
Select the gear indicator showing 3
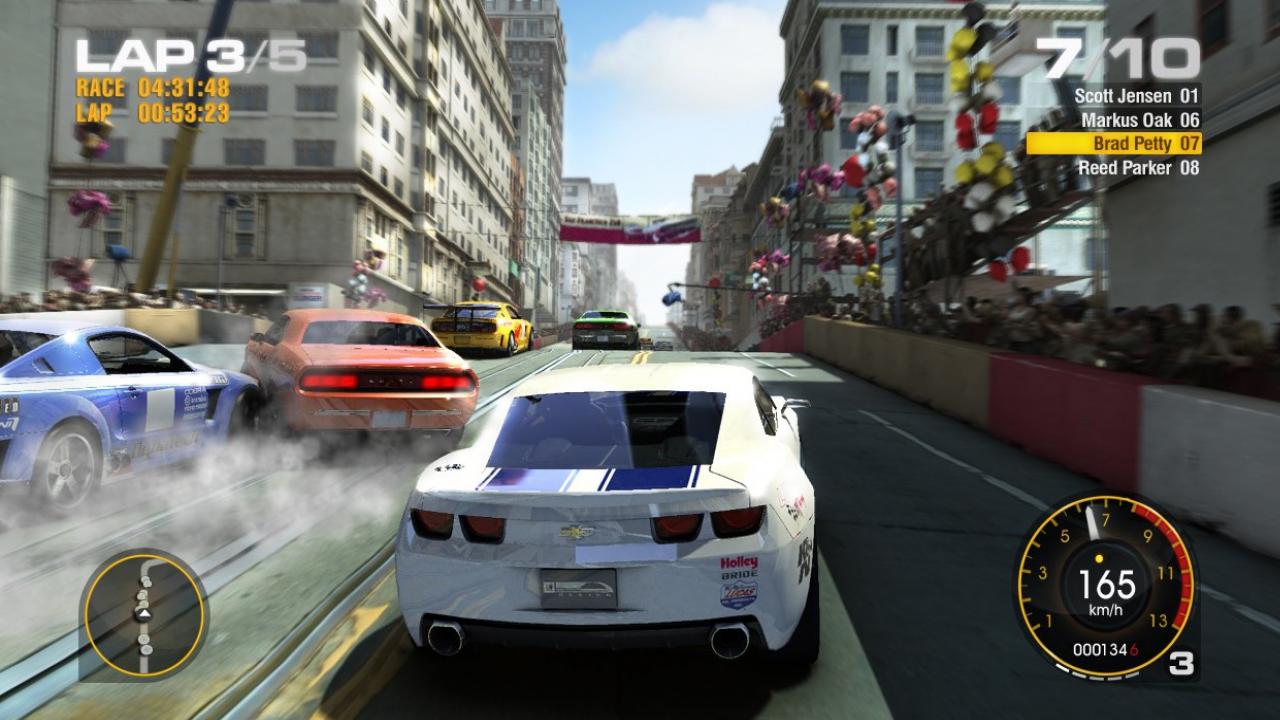tap(1181, 661)
